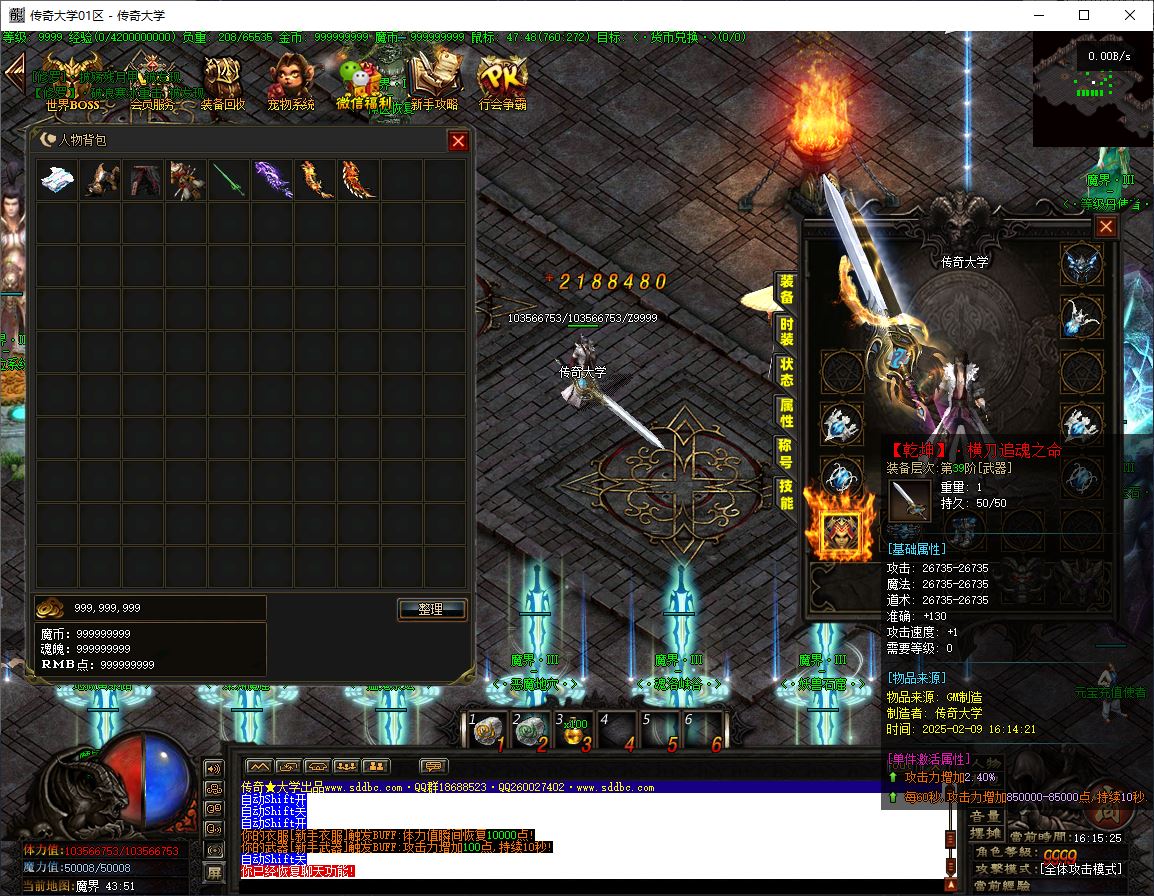This screenshot has width=1154, height=896.
Task: Use the gold item in hotbar slot 3
Action: tap(575, 733)
